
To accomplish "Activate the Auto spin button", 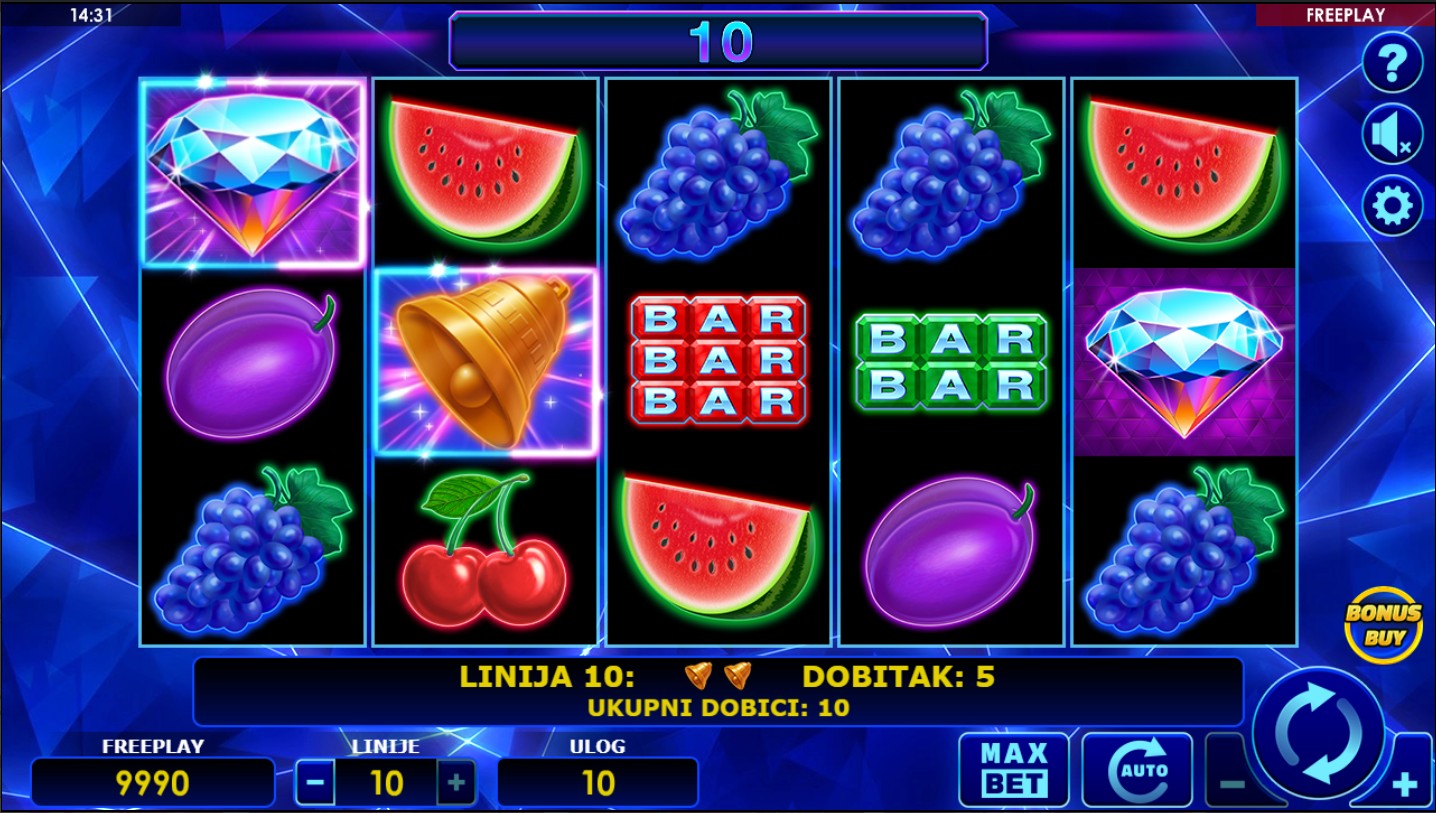I will click(x=1137, y=770).
